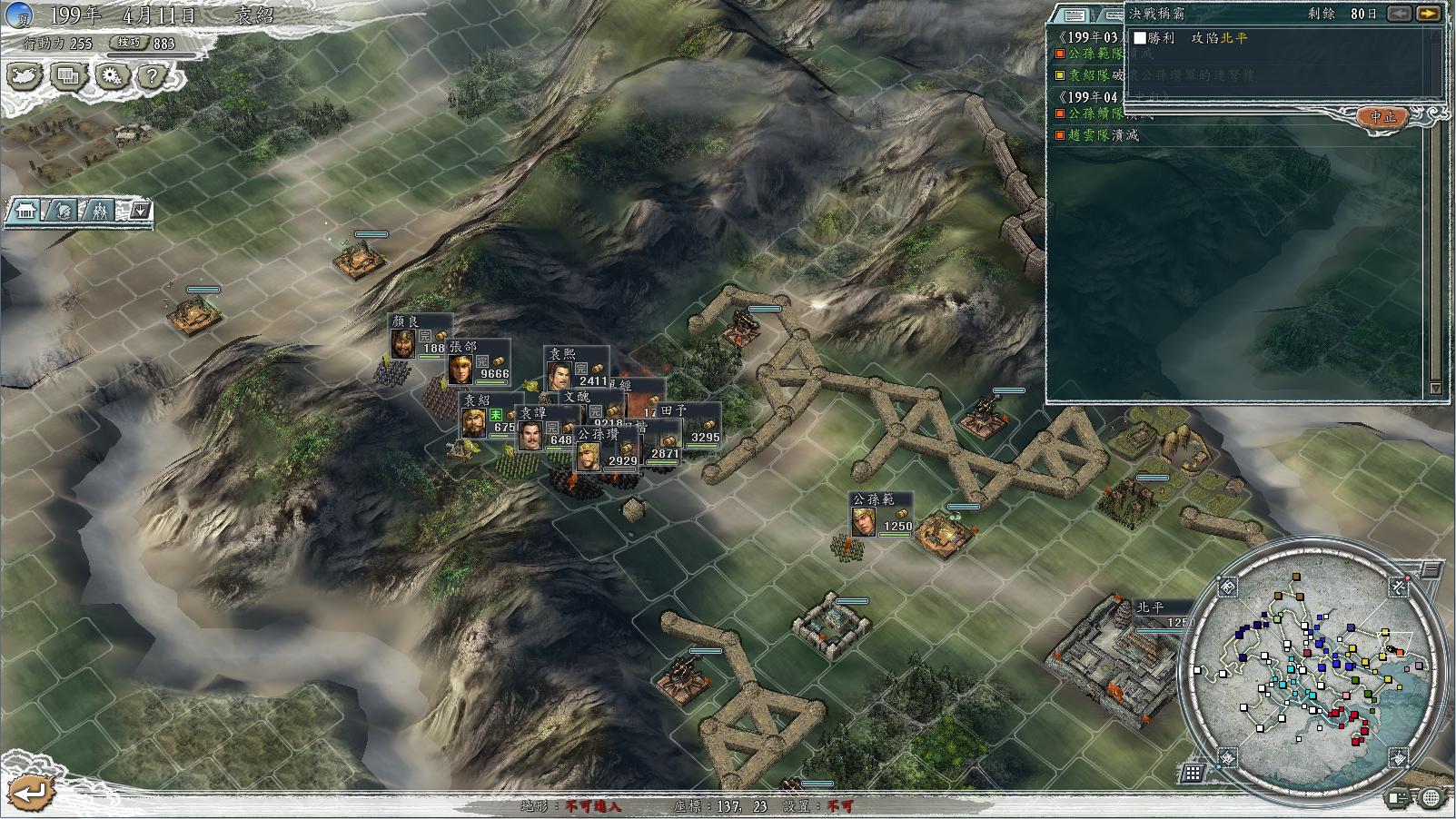Collapse the list panel with the down arrow
Screen dimensions: 1456x819
click(140, 212)
